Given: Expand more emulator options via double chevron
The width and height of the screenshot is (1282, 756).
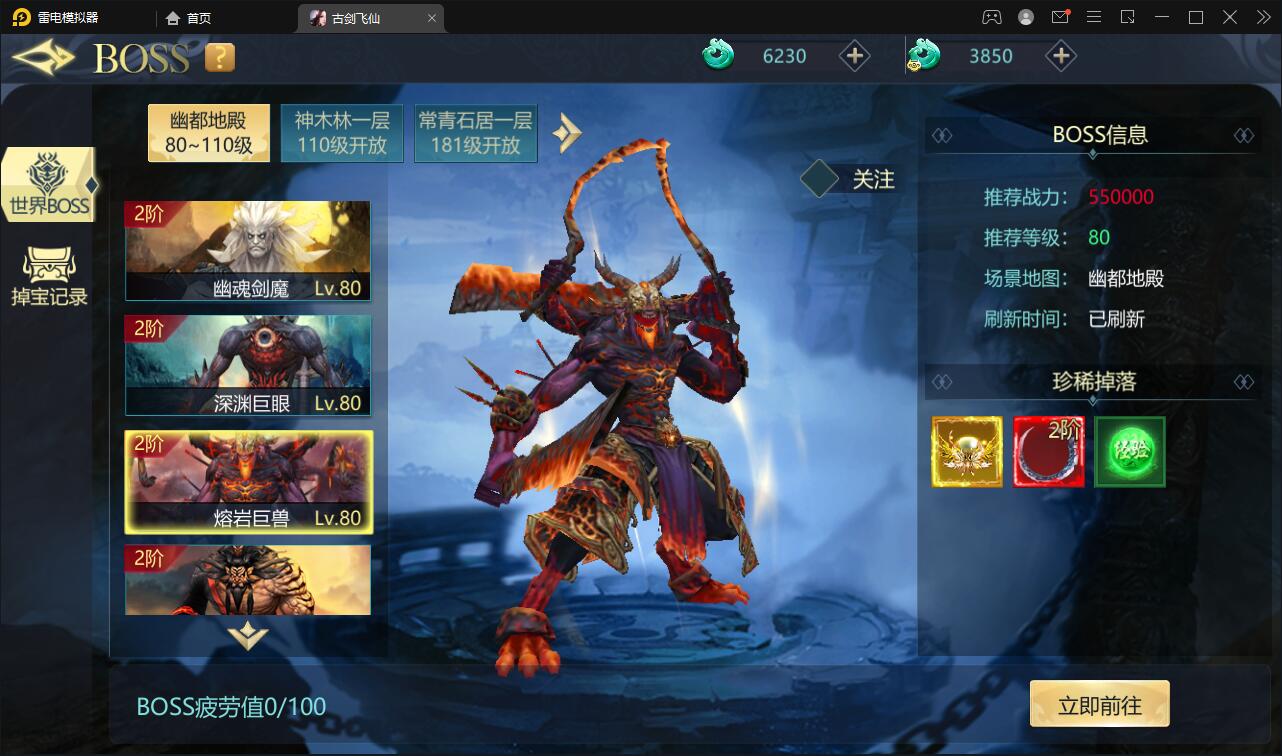Looking at the screenshot, I should click(x=1263, y=16).
